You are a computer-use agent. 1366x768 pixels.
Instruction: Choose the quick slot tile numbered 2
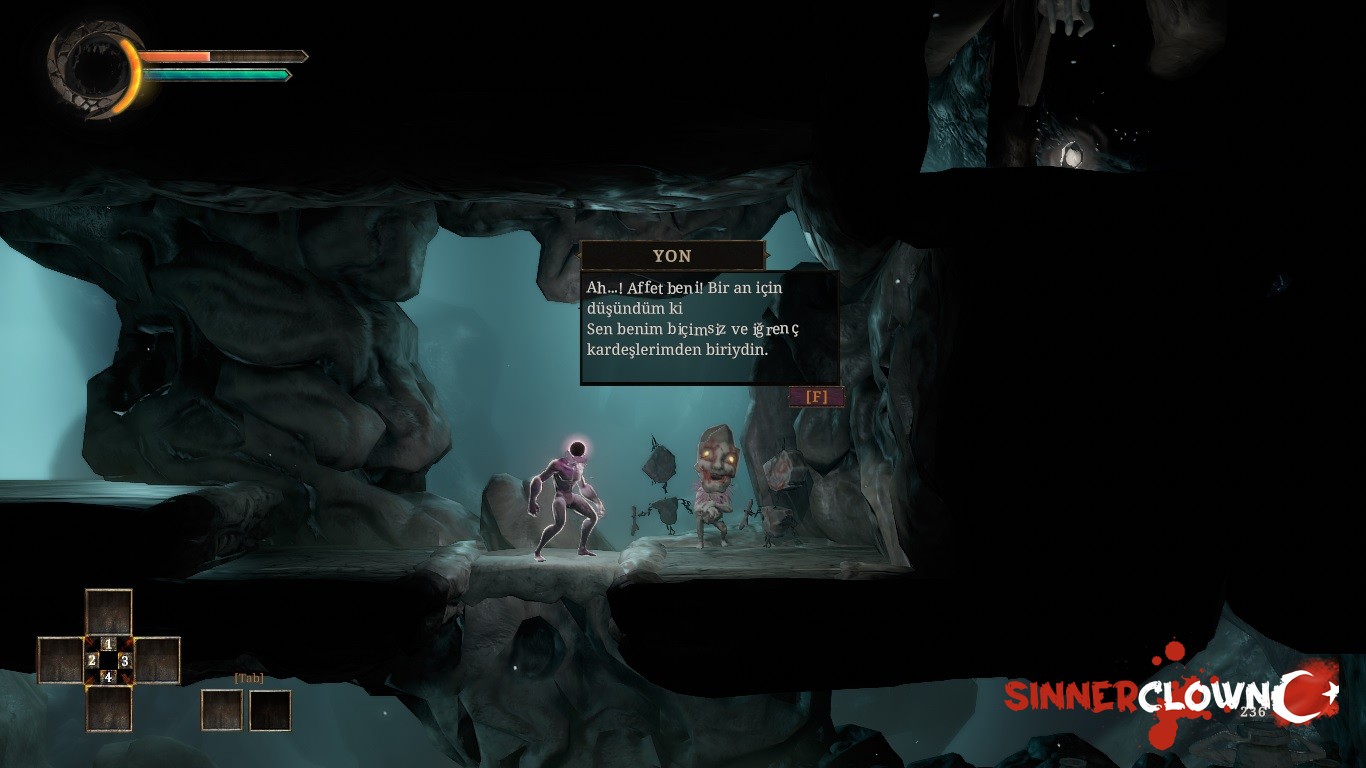pyautogui.click(x=60, y=660)
